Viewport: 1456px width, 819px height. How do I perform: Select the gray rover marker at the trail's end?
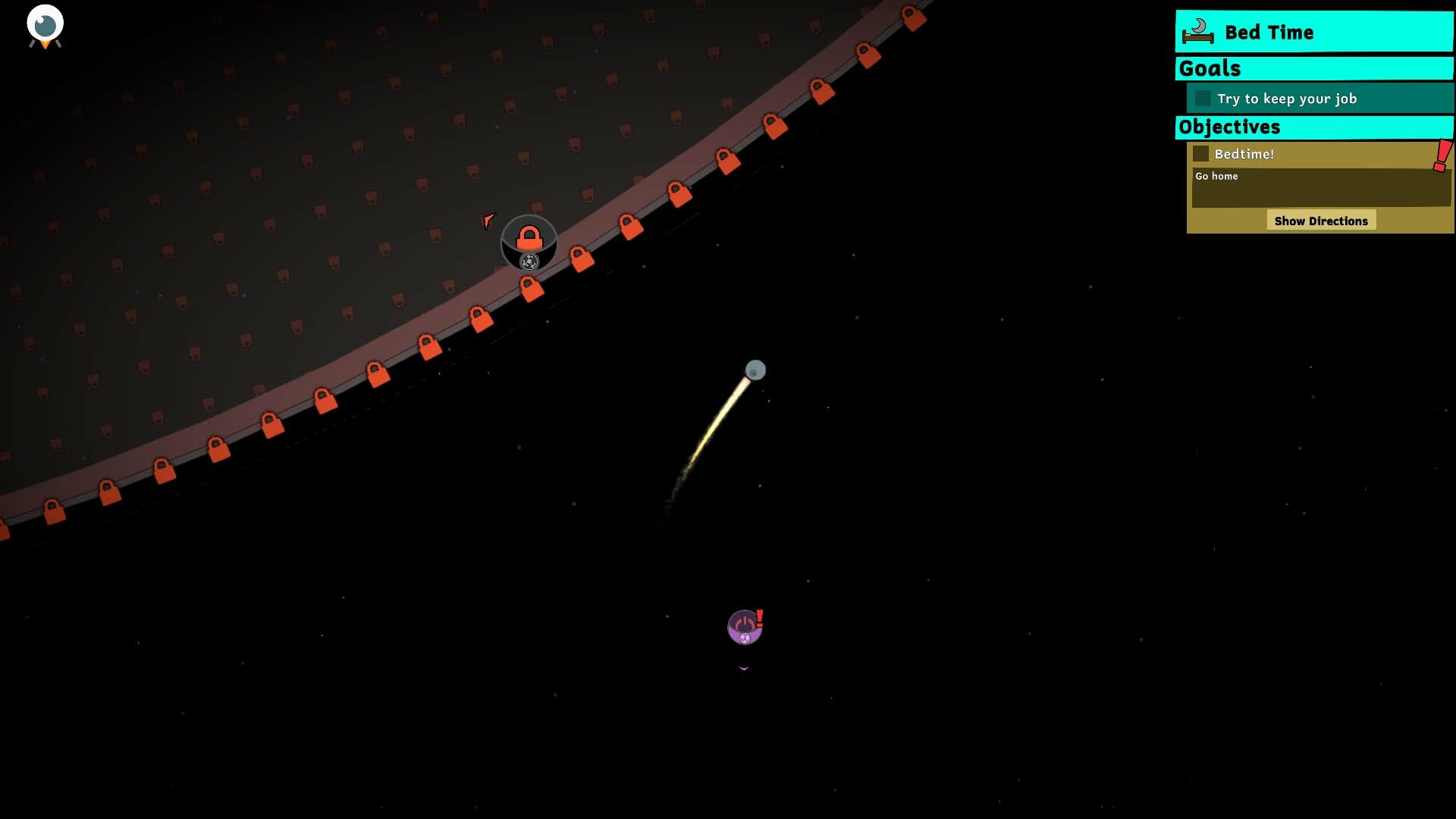point(756,370)
